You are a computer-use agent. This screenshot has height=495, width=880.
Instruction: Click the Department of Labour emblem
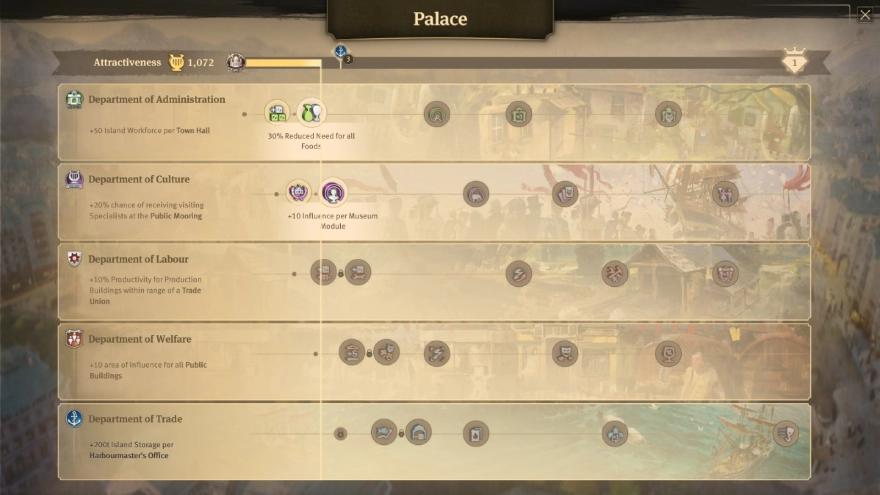point(74,260)
